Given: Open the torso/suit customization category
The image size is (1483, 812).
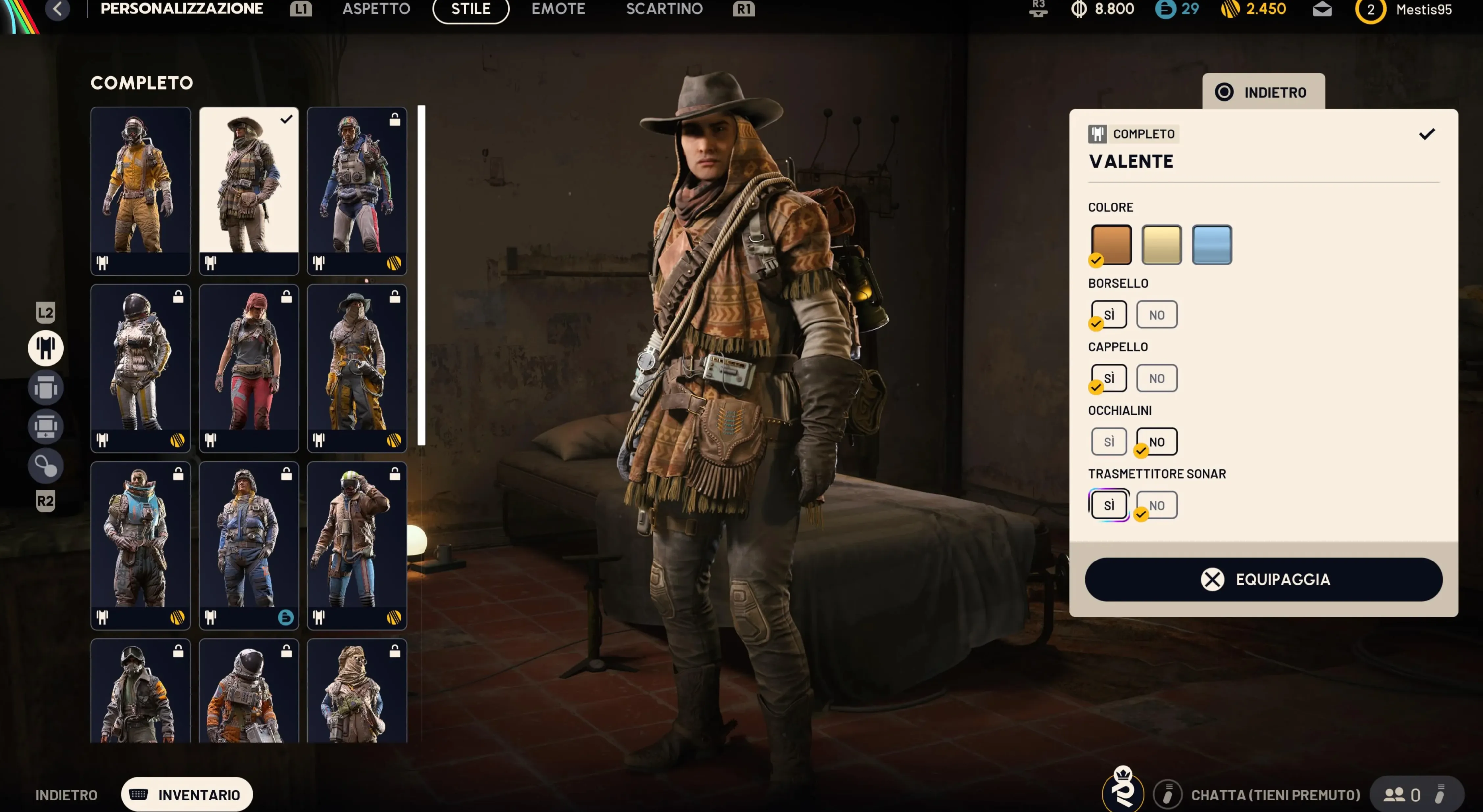Looking at the screenshot, I should point(45,388).
